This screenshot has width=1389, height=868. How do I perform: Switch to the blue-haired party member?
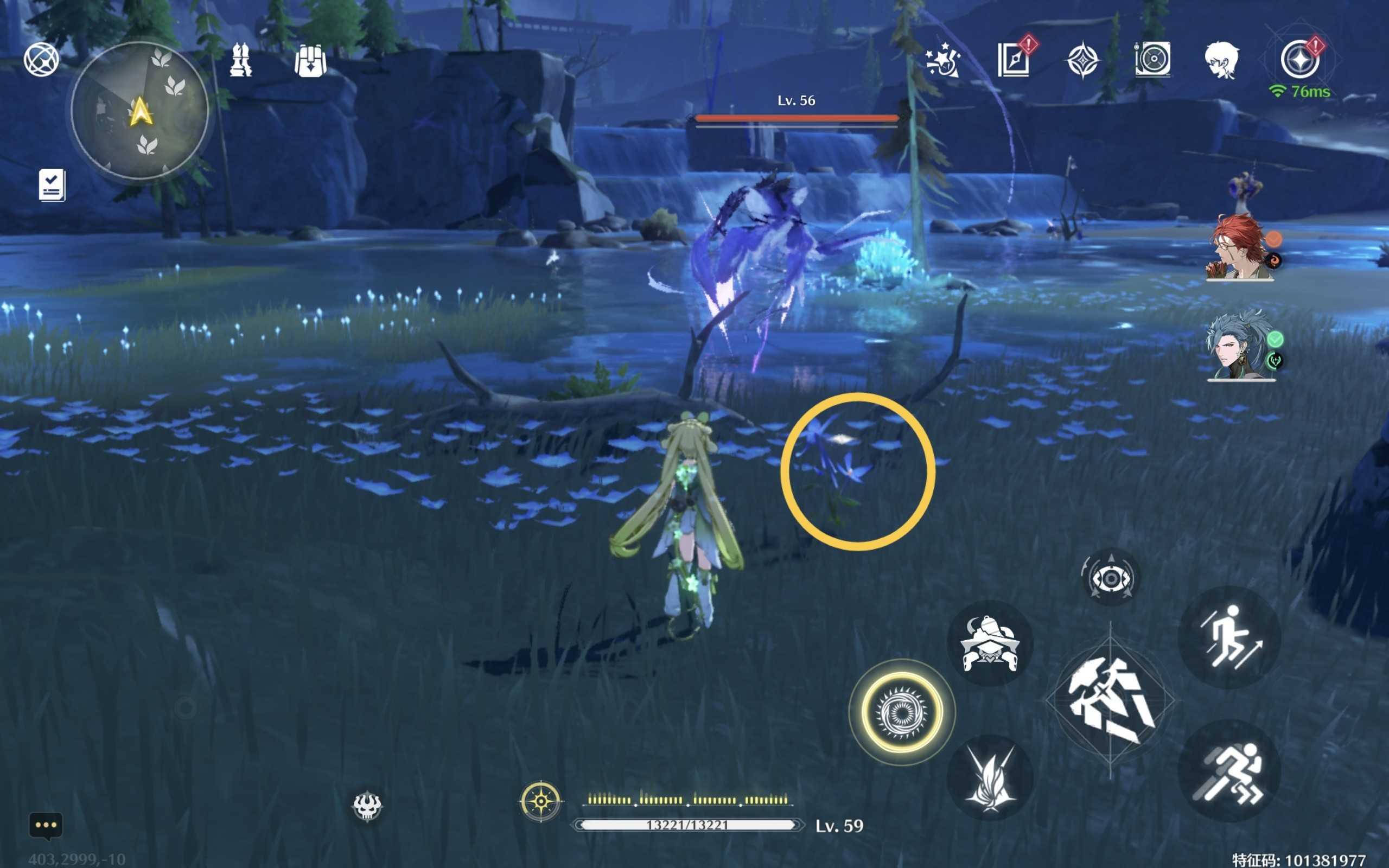1240,346
